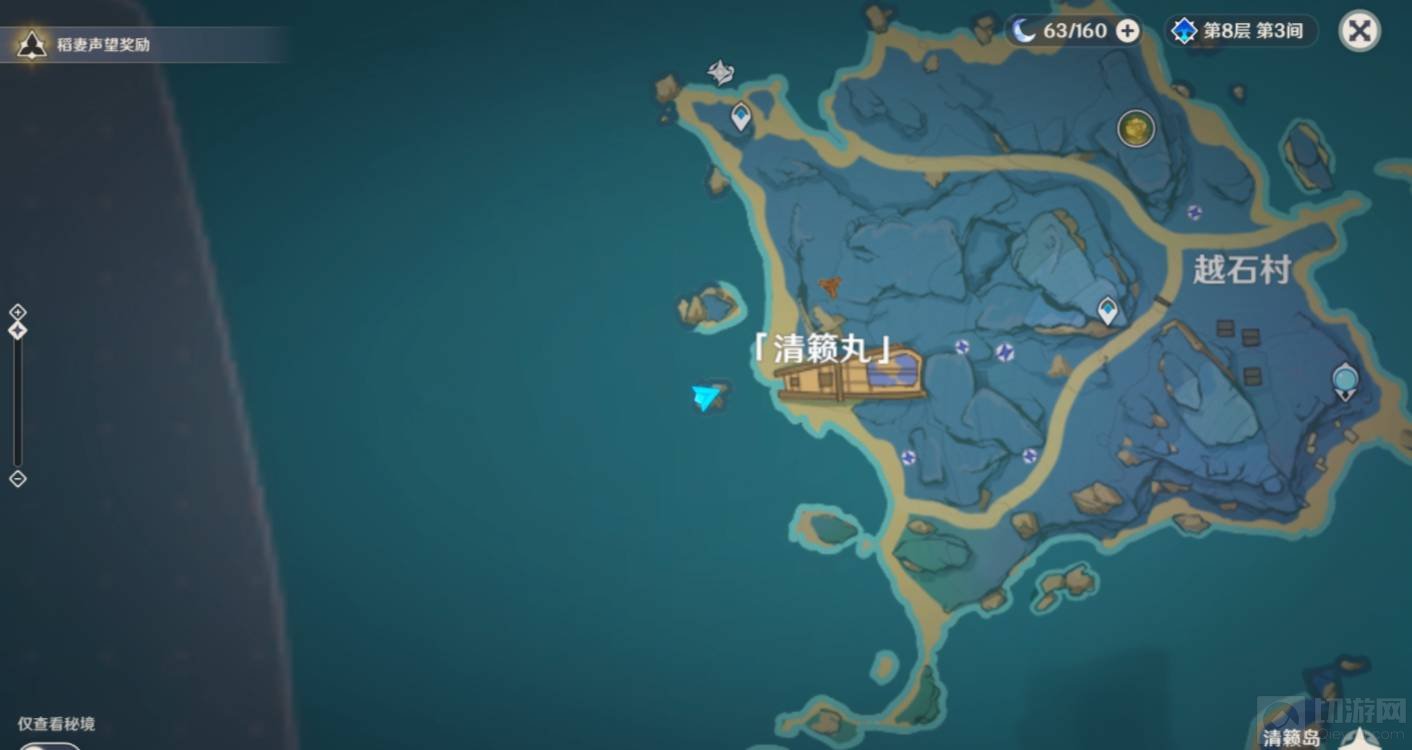Viewport: 1412px width, 750px height.
Task: Toggle the 仅查看秘境 switch
Action: [48, 744]
